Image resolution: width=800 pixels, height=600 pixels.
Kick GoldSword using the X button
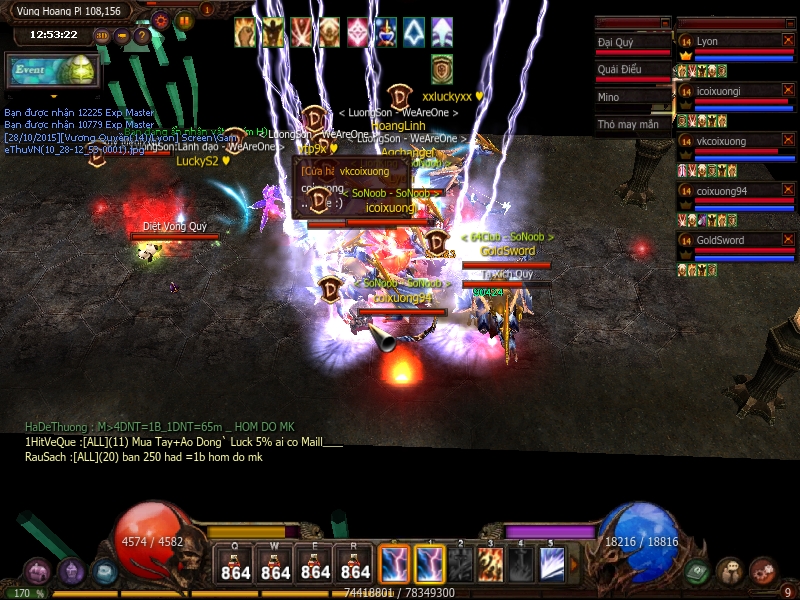pos(788,240)
